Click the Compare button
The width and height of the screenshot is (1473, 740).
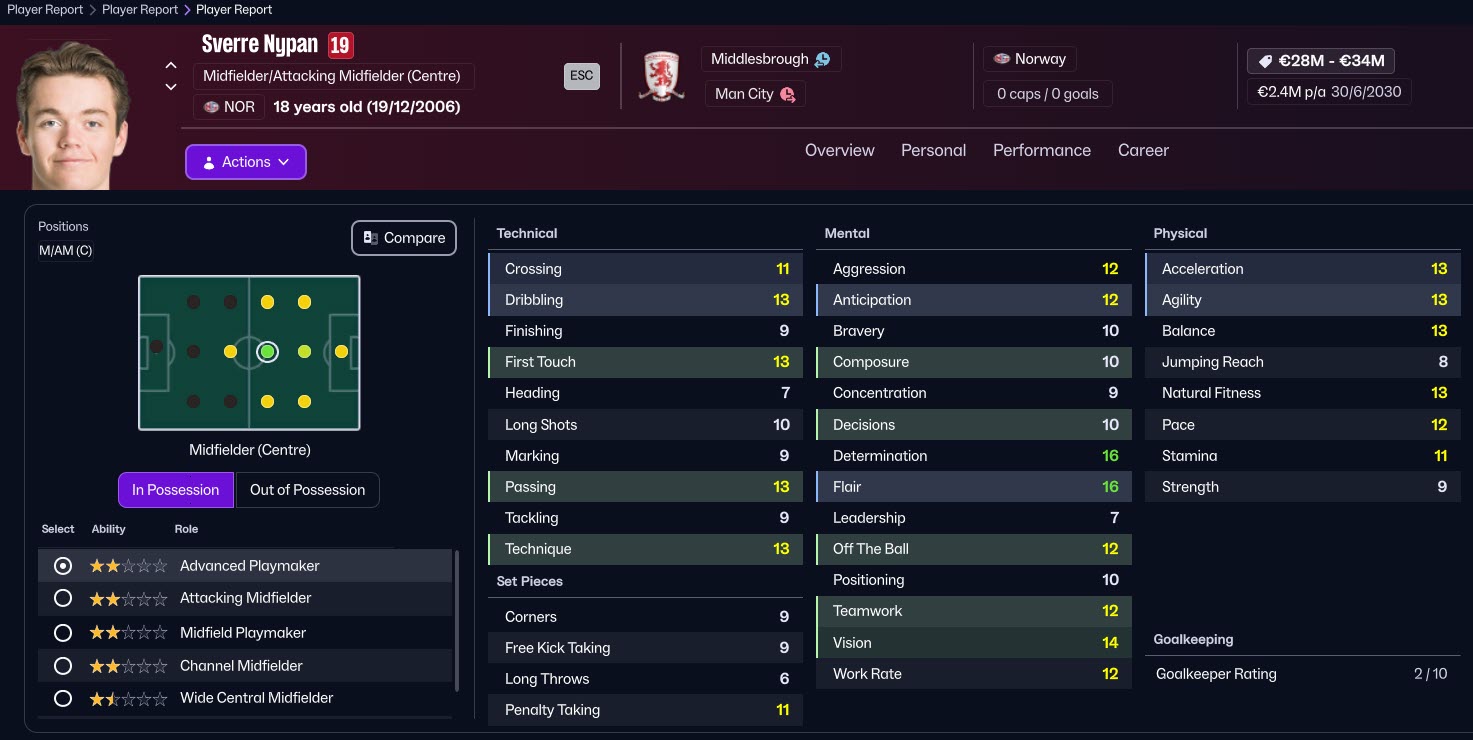pyautogui.click(x=404, y=238)
